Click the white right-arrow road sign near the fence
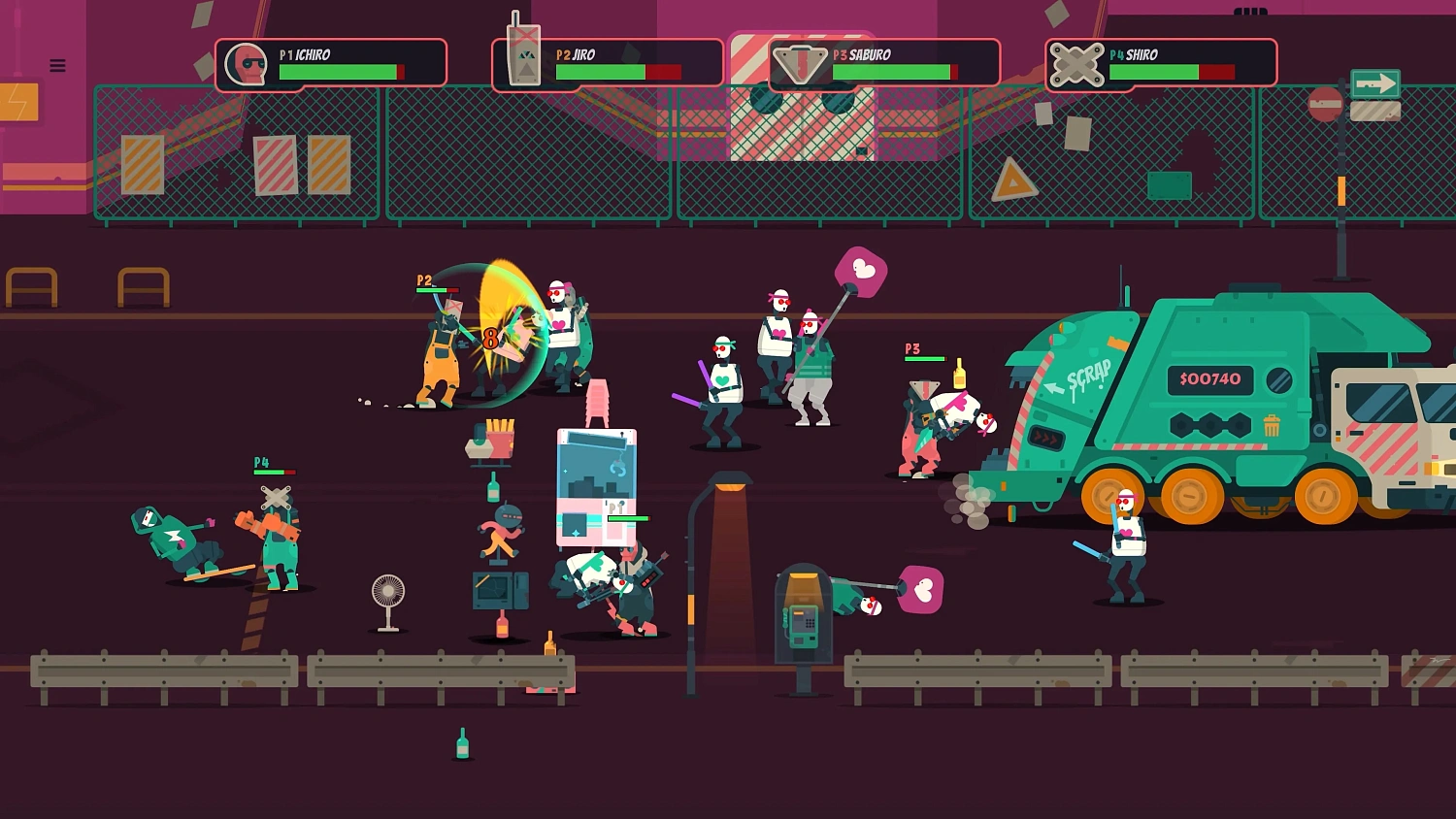Image resolution: width=1456 pixels, height=819 pixels. (x=1373, y=83)
